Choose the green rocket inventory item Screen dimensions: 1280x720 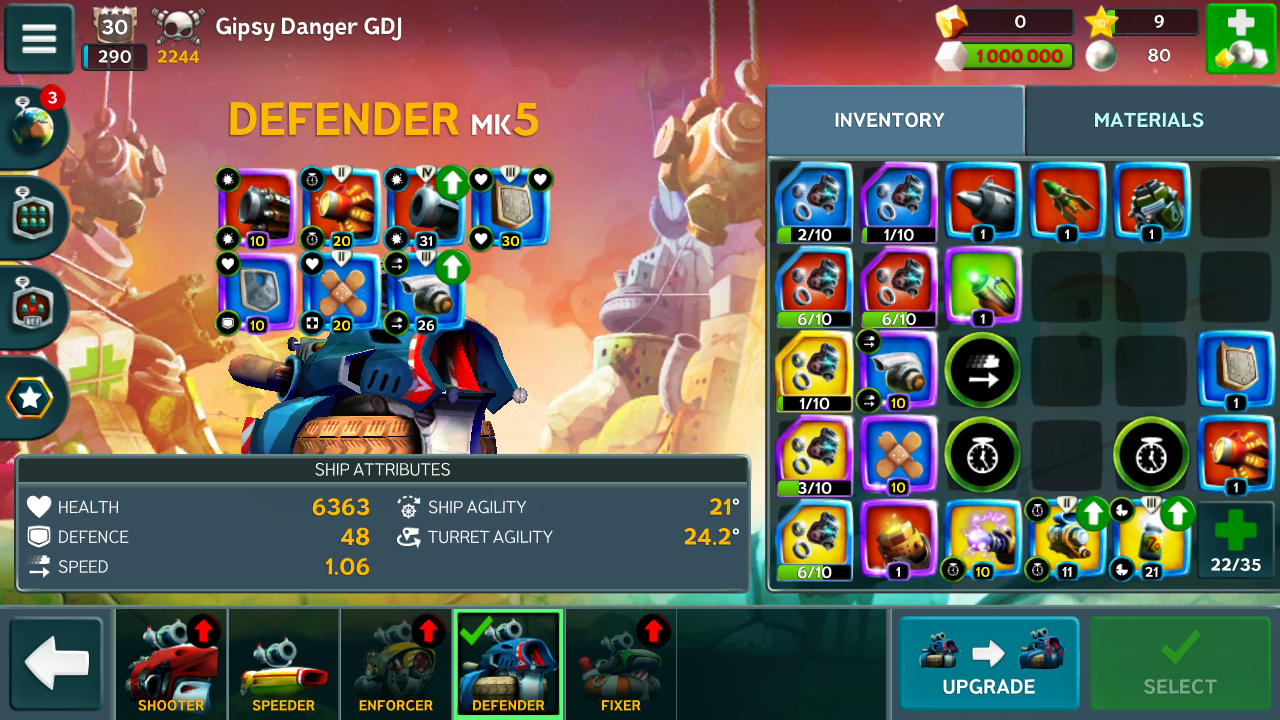(1067, 202)
